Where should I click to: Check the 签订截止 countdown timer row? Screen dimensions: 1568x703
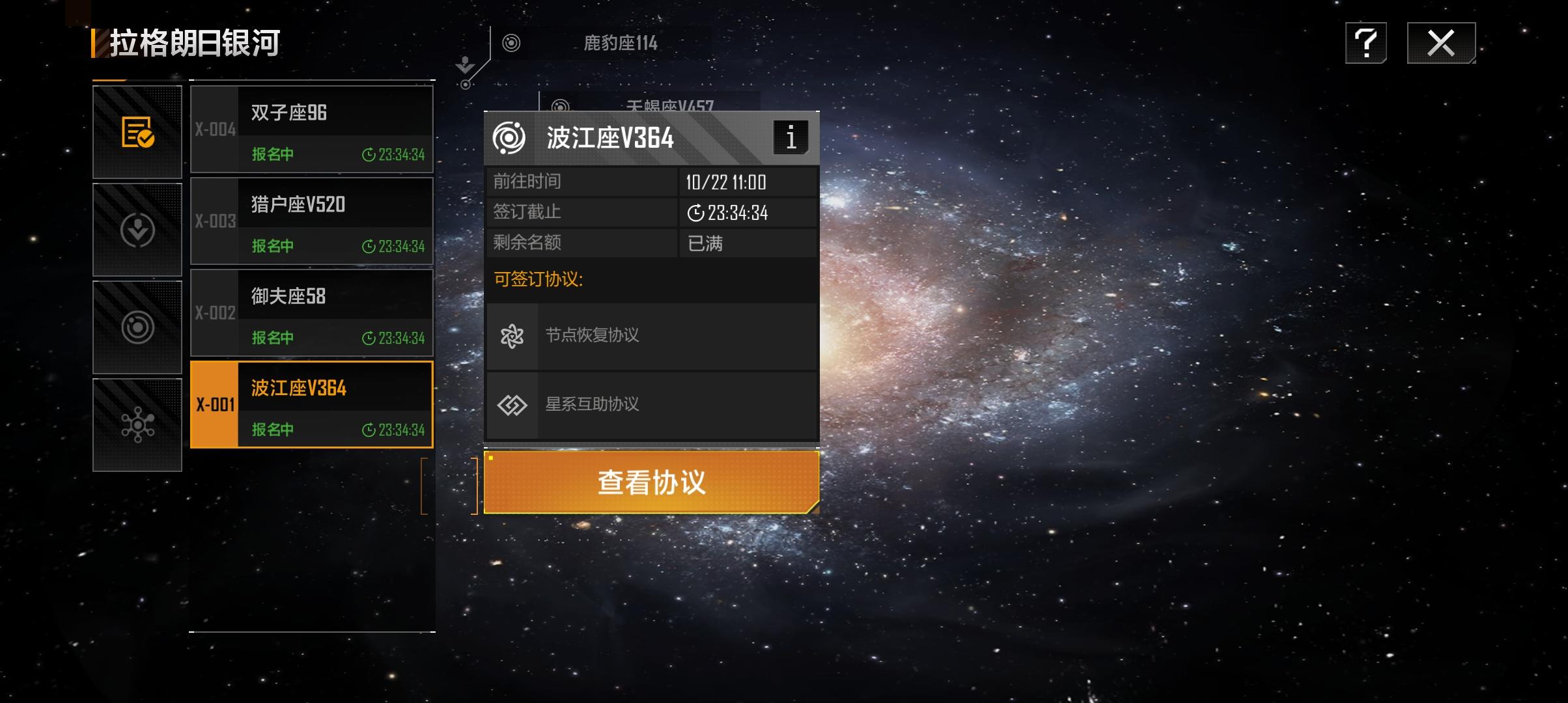651,212
